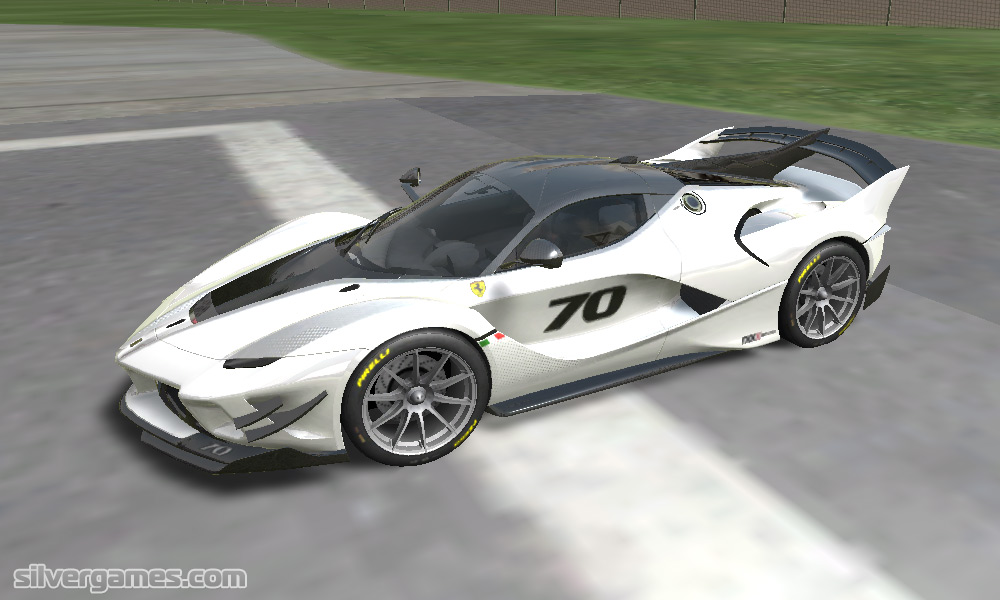The width and height of the screenshot is (1000, 600).
Task: Open the silvergames.com logo link
Action: (x=130, y=578)
